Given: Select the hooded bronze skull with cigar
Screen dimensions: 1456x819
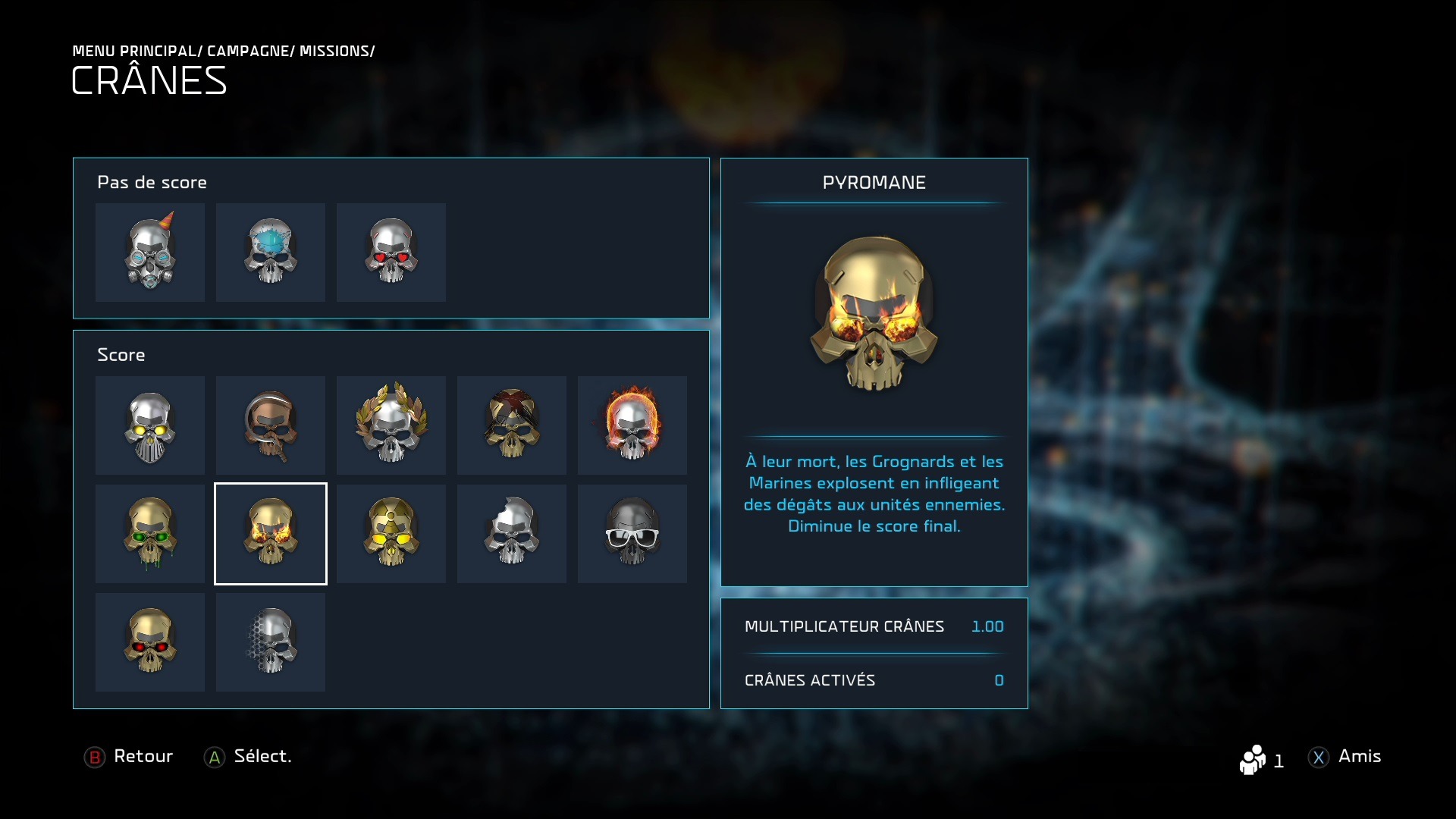Looking at the screenshot, I should click(x=271, y=425).
